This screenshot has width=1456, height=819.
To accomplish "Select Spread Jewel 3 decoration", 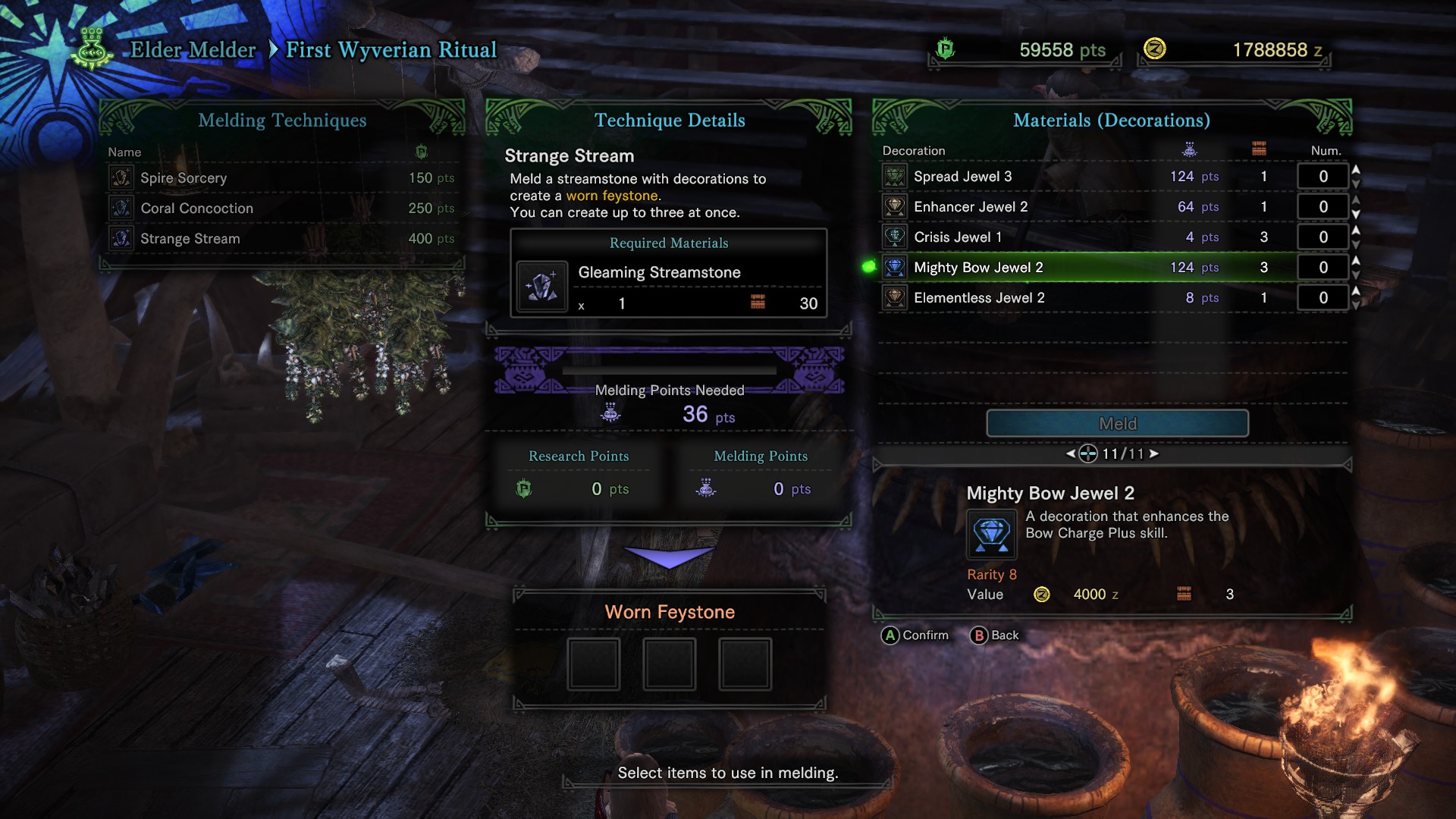I will 1062,177.
